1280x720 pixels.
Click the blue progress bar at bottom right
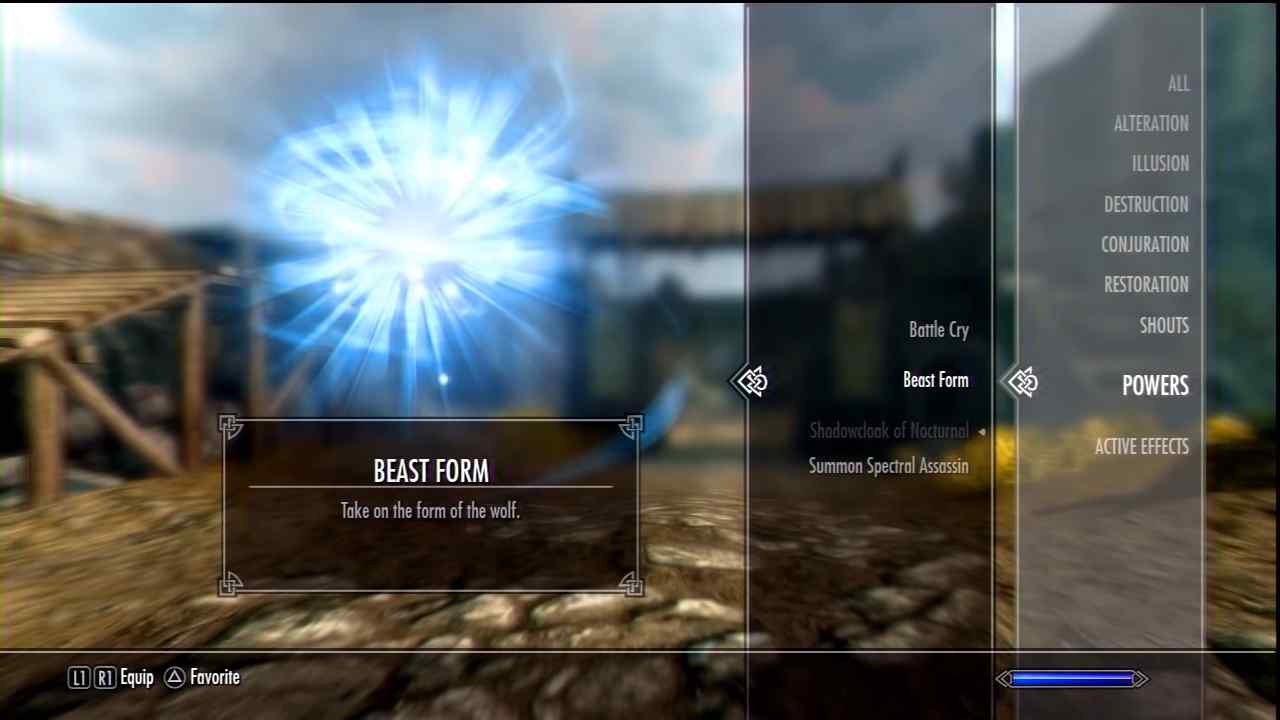pos(1070,678)
